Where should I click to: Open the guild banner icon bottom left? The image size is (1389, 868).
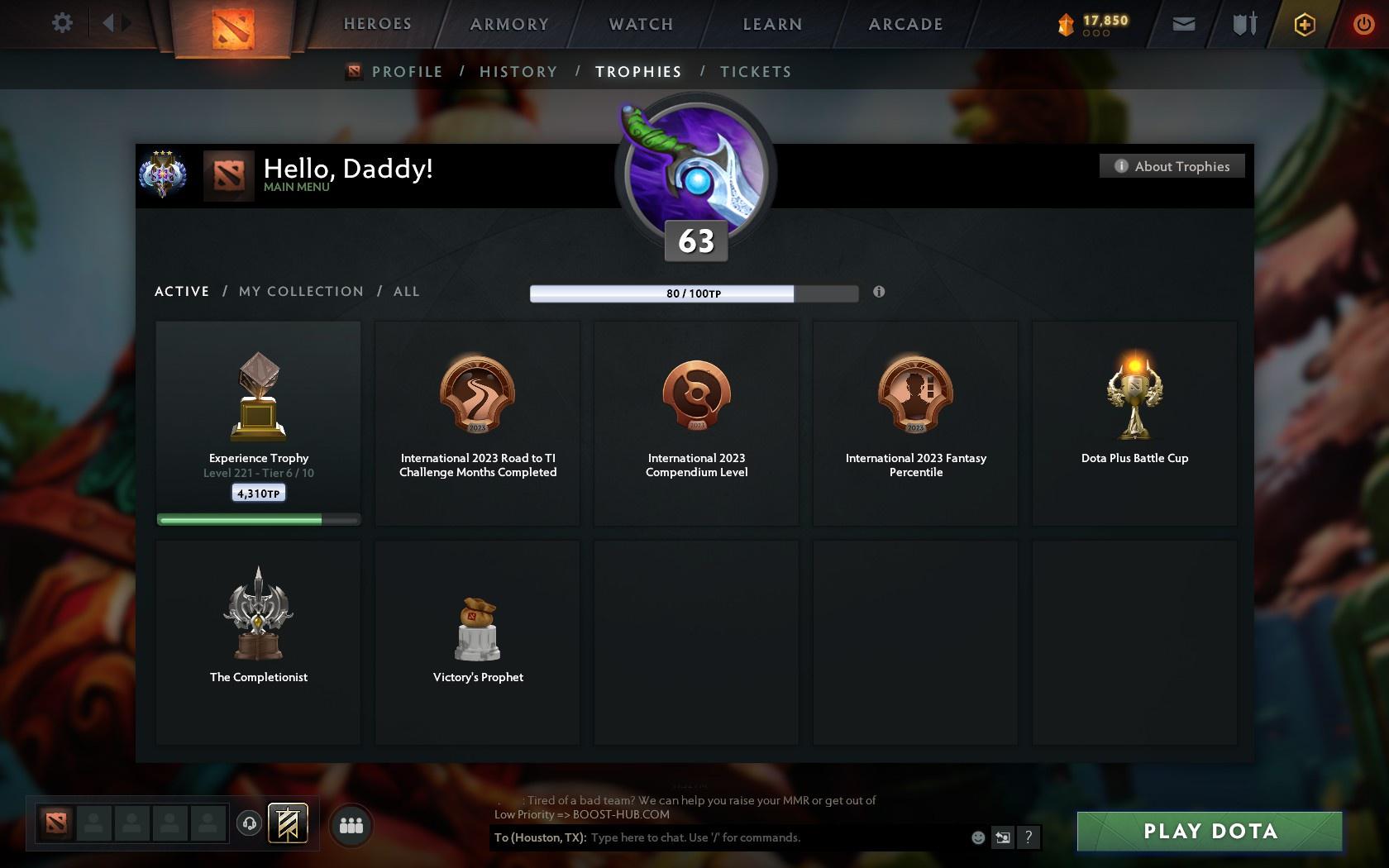point(287,823)
